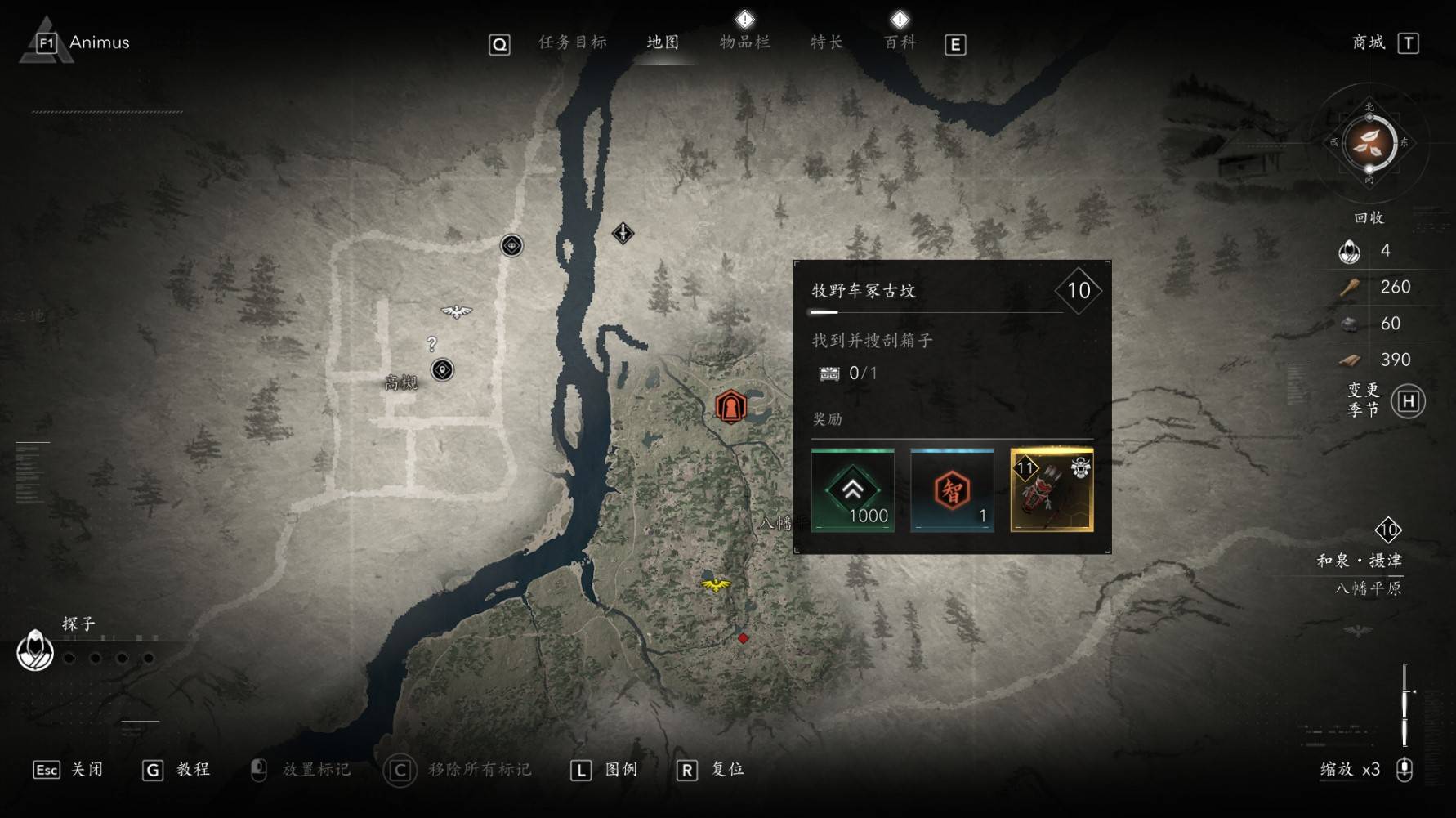Open the 物品栏 inventory tab
The height and width of the screenshot is (818, 1456).
click(x=744, y=42)
